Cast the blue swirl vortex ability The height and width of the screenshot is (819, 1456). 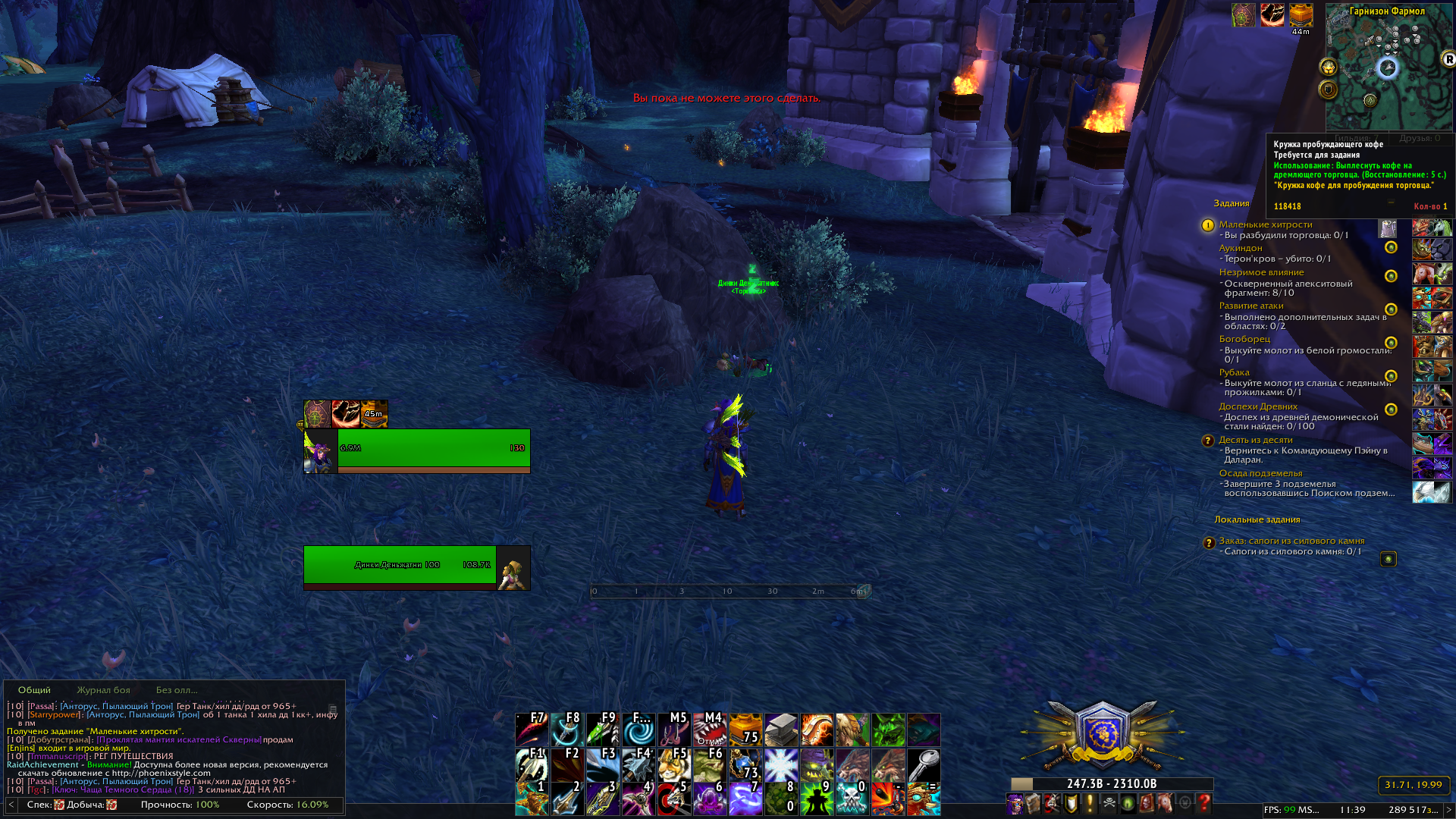point(639,730)
